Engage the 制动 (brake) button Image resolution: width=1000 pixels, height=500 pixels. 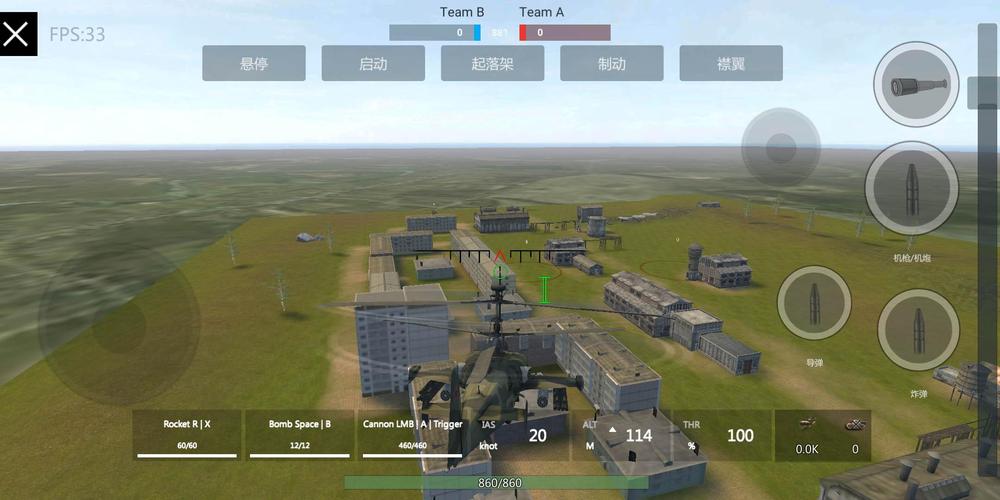(x=611, y=63)
